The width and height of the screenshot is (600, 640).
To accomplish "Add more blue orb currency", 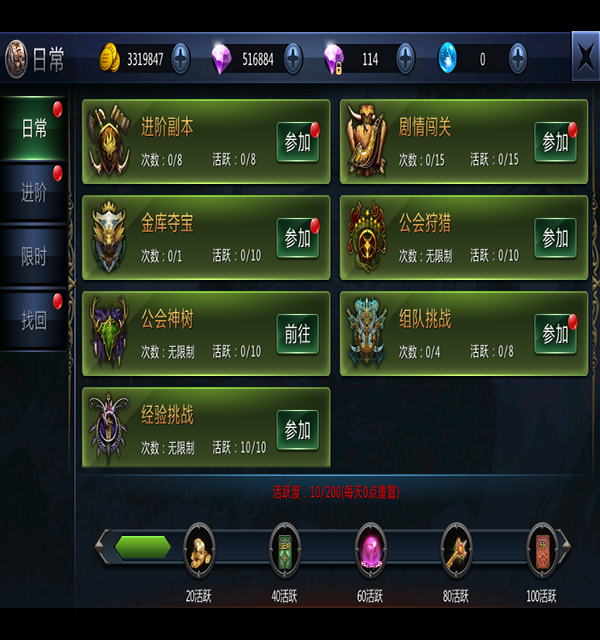I will tap(518, 59).
